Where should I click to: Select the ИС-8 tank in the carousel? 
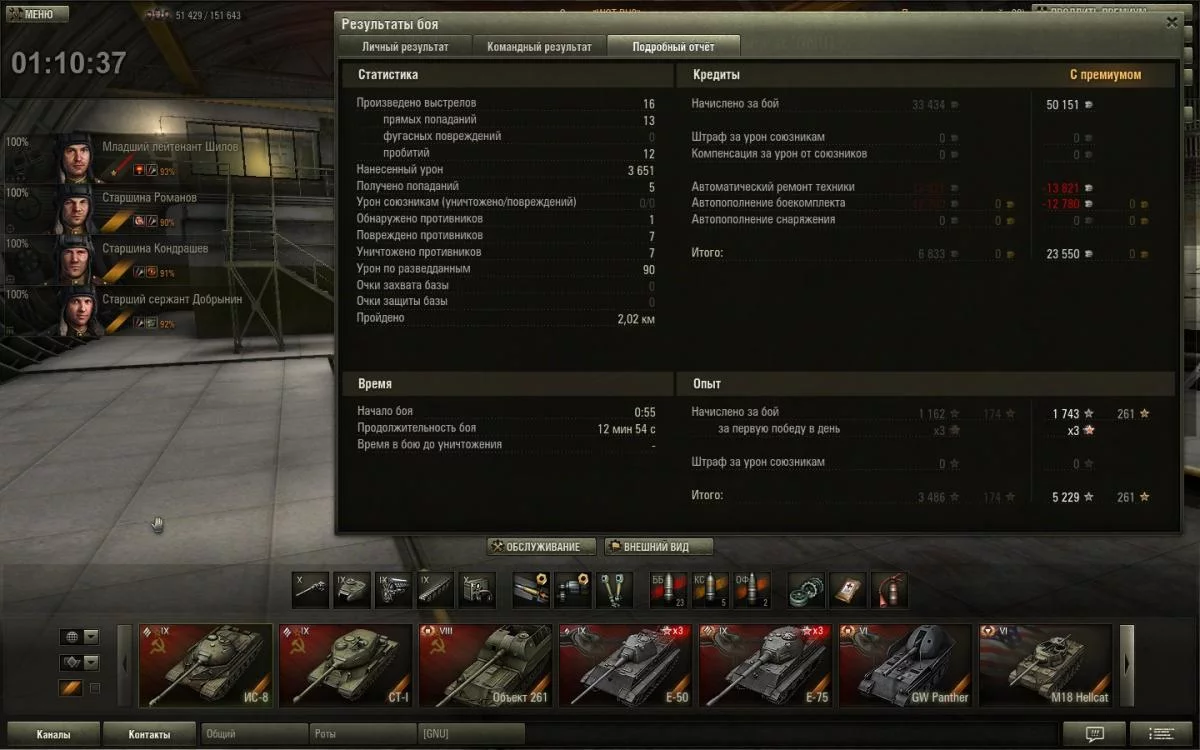[x=205, y=665]
